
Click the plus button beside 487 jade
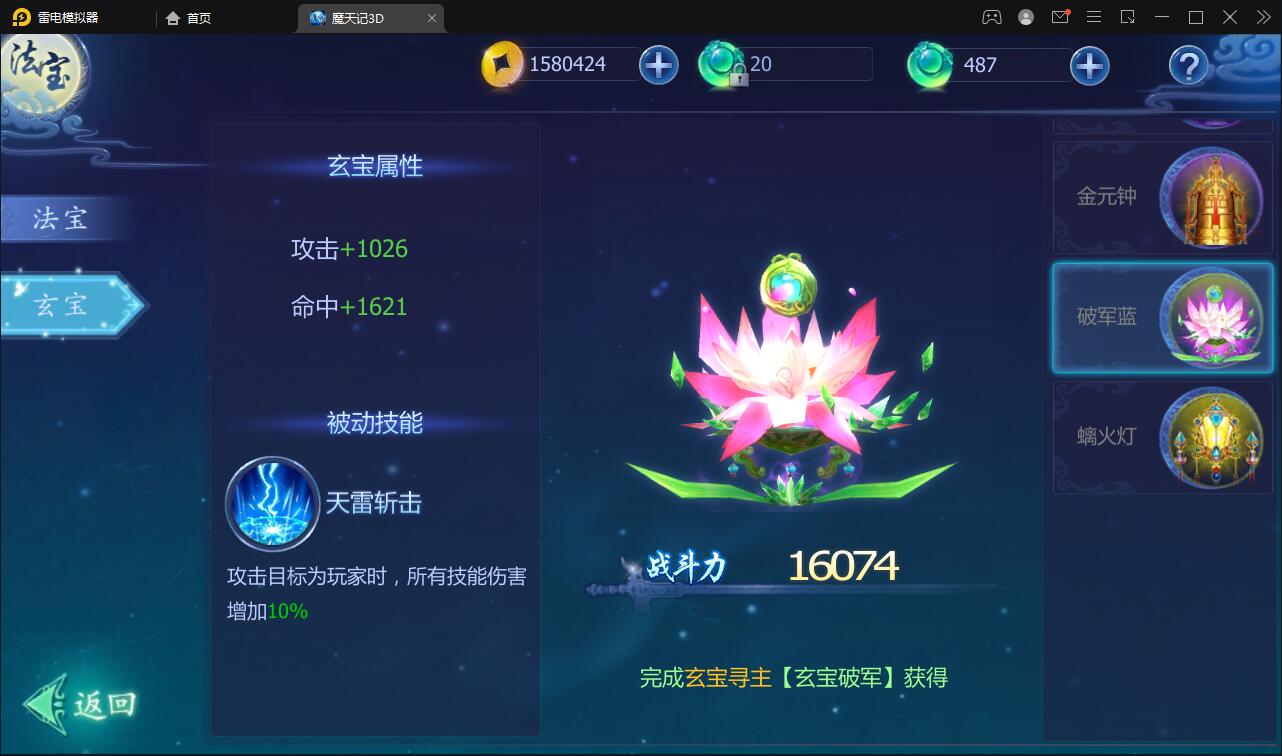(x=1089, y=63)
